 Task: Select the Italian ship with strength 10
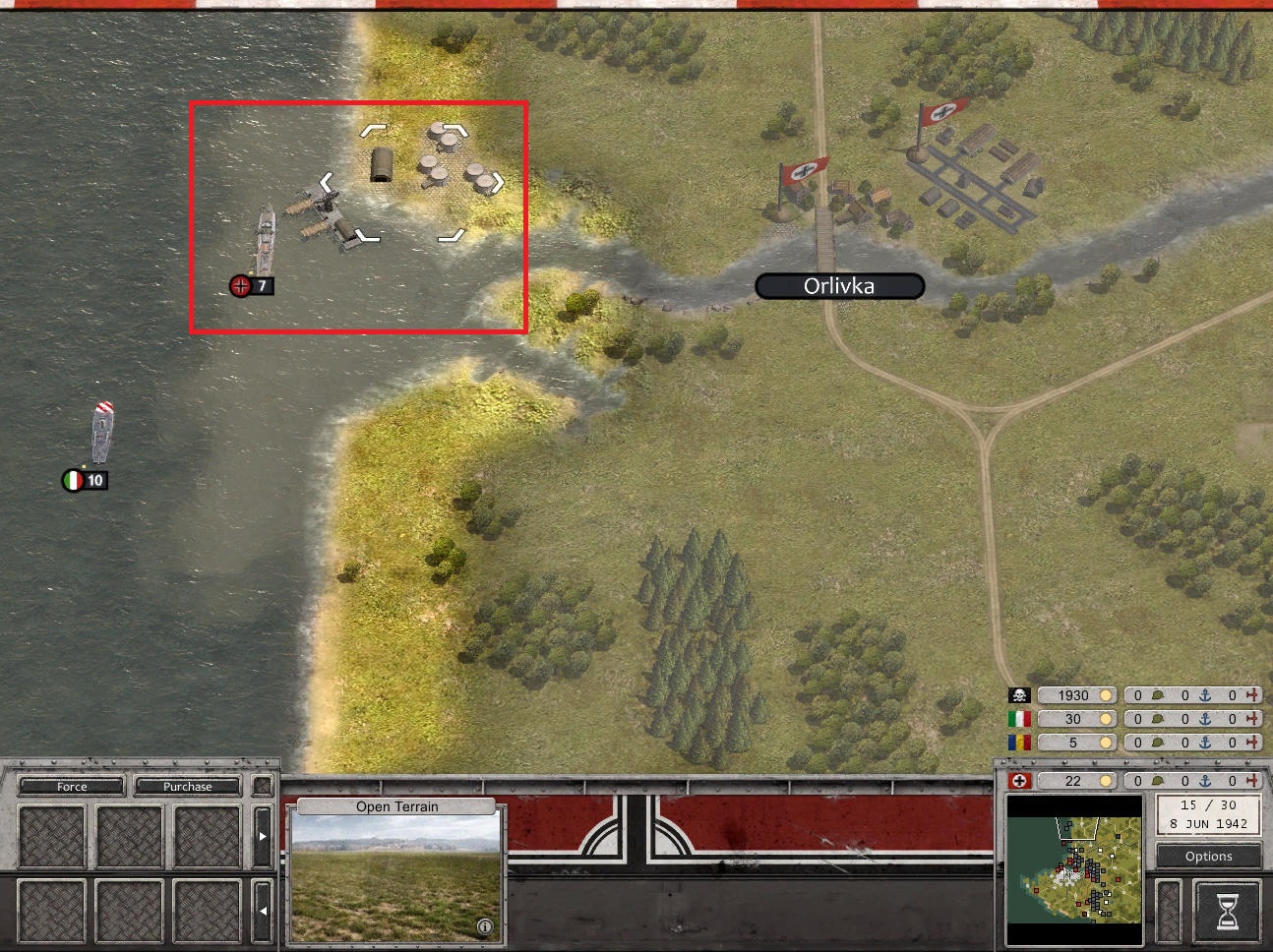pos(102,433)
